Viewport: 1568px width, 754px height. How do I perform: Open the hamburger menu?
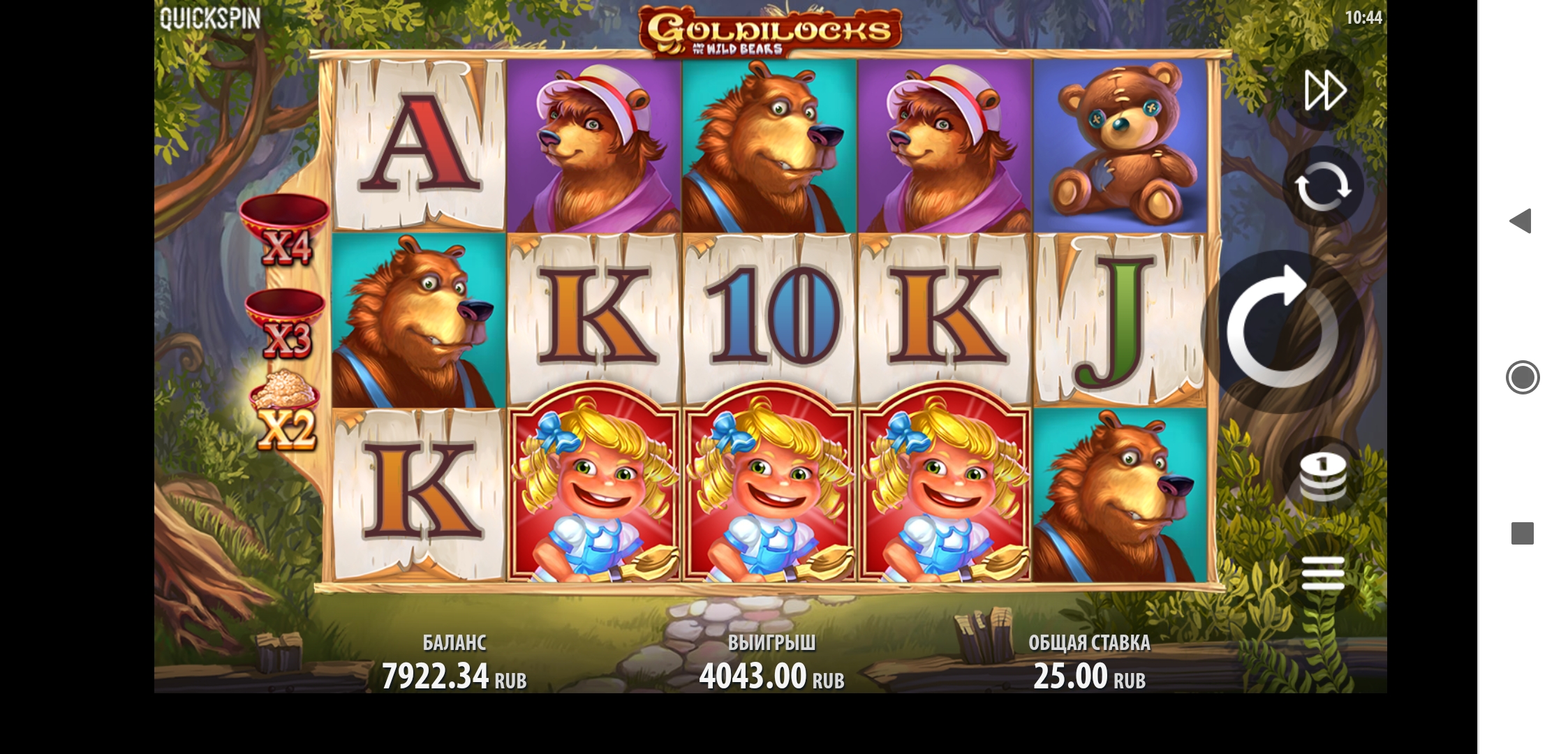pyautogui.click(x=1322, y=574)
